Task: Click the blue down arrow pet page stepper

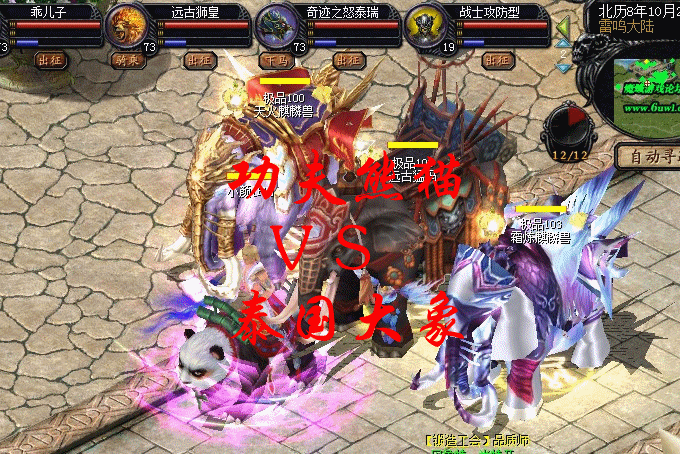Action: pyautogui.click(x=564, y=67)
